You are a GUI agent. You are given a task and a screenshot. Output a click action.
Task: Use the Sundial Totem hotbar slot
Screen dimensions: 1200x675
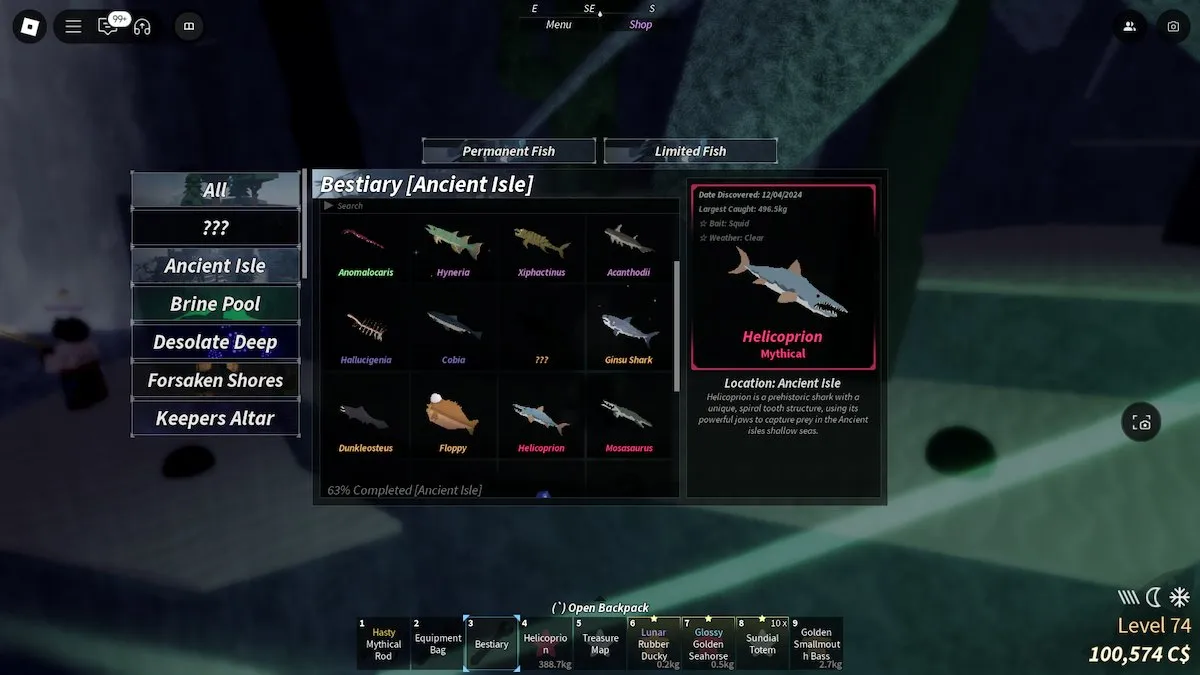pos(762,642)
